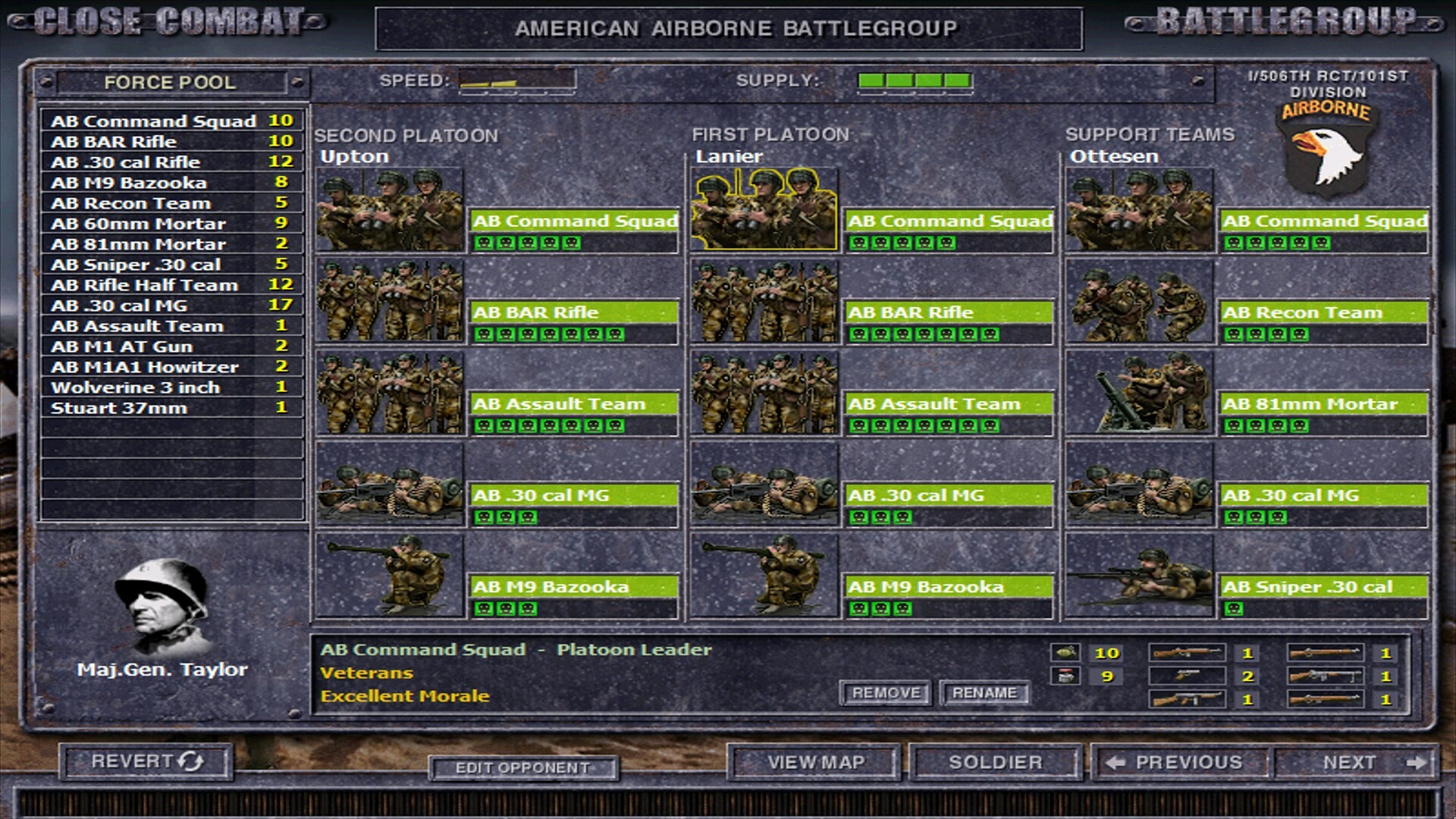Click the right arrow on Force Pool header
Screen dimensions: 1456x819
pyautogui.click(x=296, y=82)
